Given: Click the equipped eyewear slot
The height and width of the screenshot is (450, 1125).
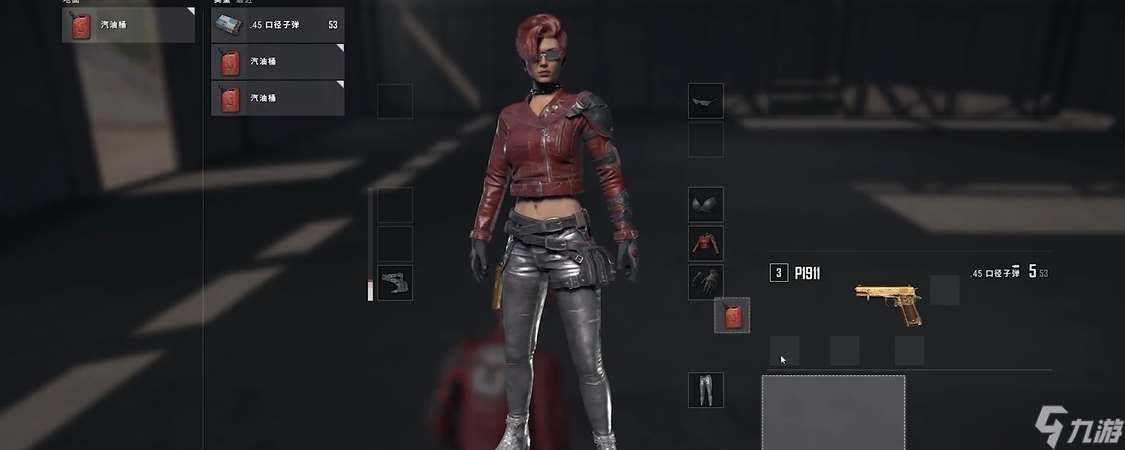Looking at the screenshot, I should point(705,101).
